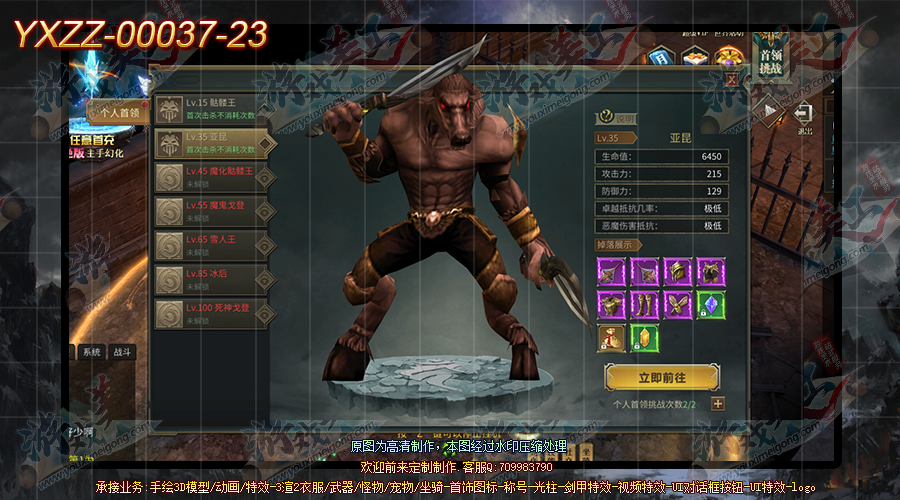Choose the locked Lv.55 魔鬼戈登 entry

(x=213, y=211)
